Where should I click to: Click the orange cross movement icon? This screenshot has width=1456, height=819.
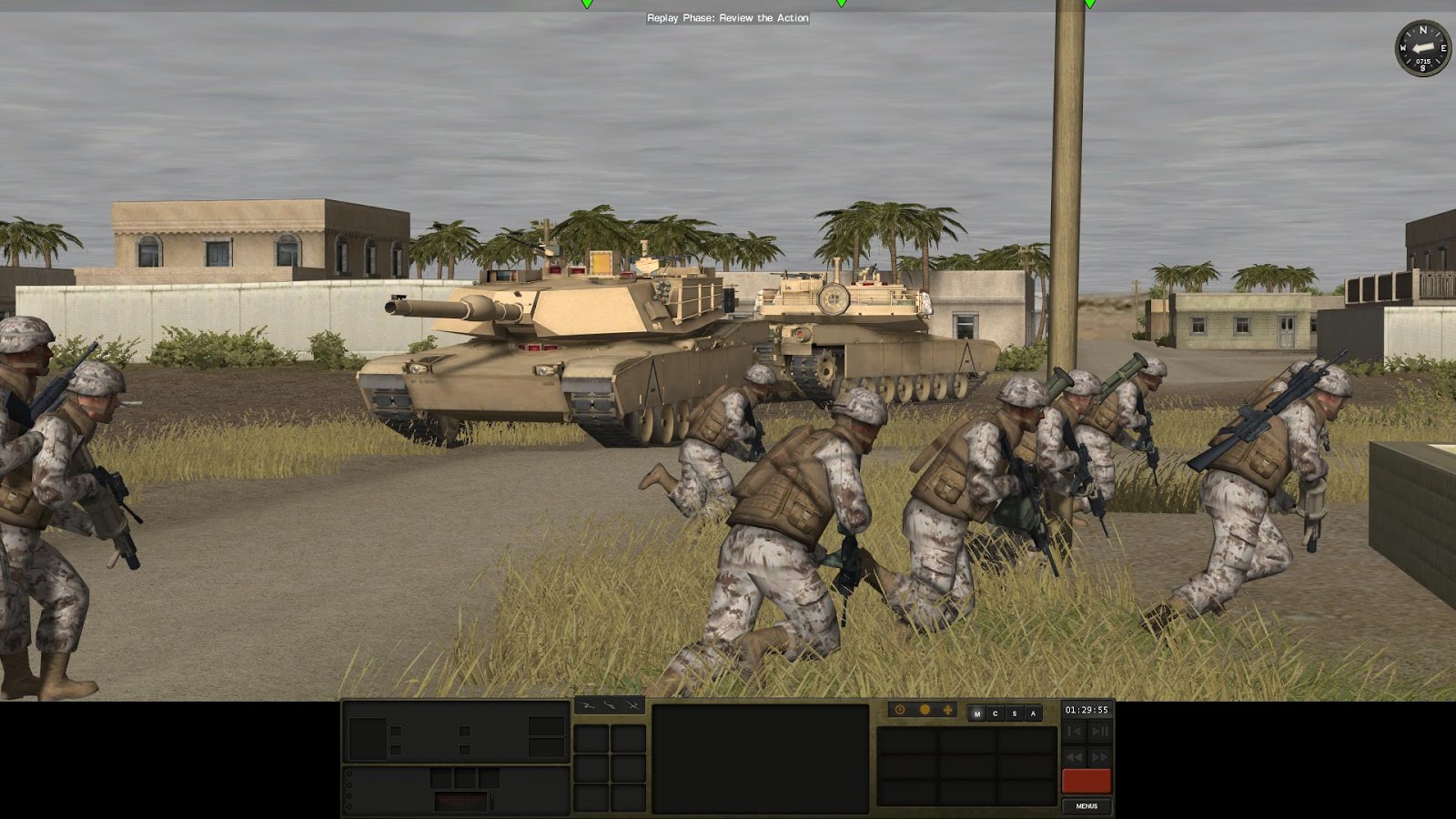(949, 709)
